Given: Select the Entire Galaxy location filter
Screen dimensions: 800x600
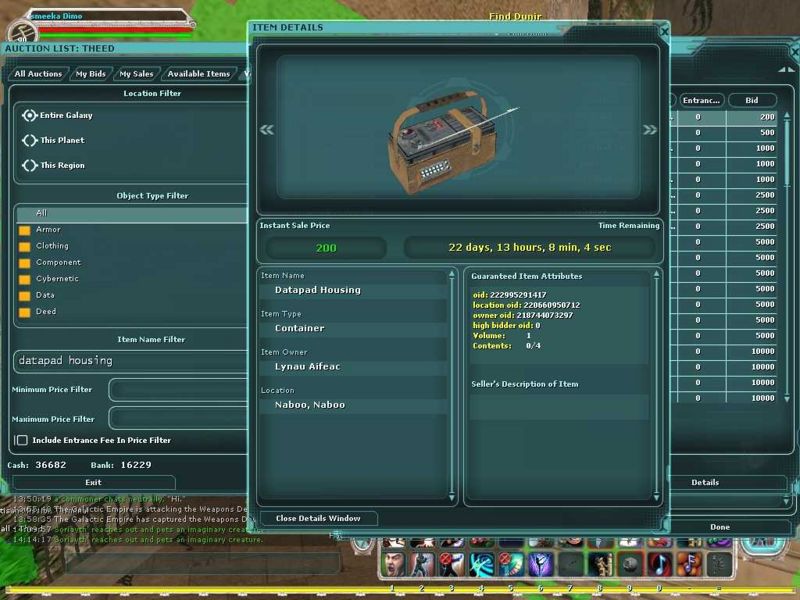Looking at the screenshot, I should (x=30, y=115).
